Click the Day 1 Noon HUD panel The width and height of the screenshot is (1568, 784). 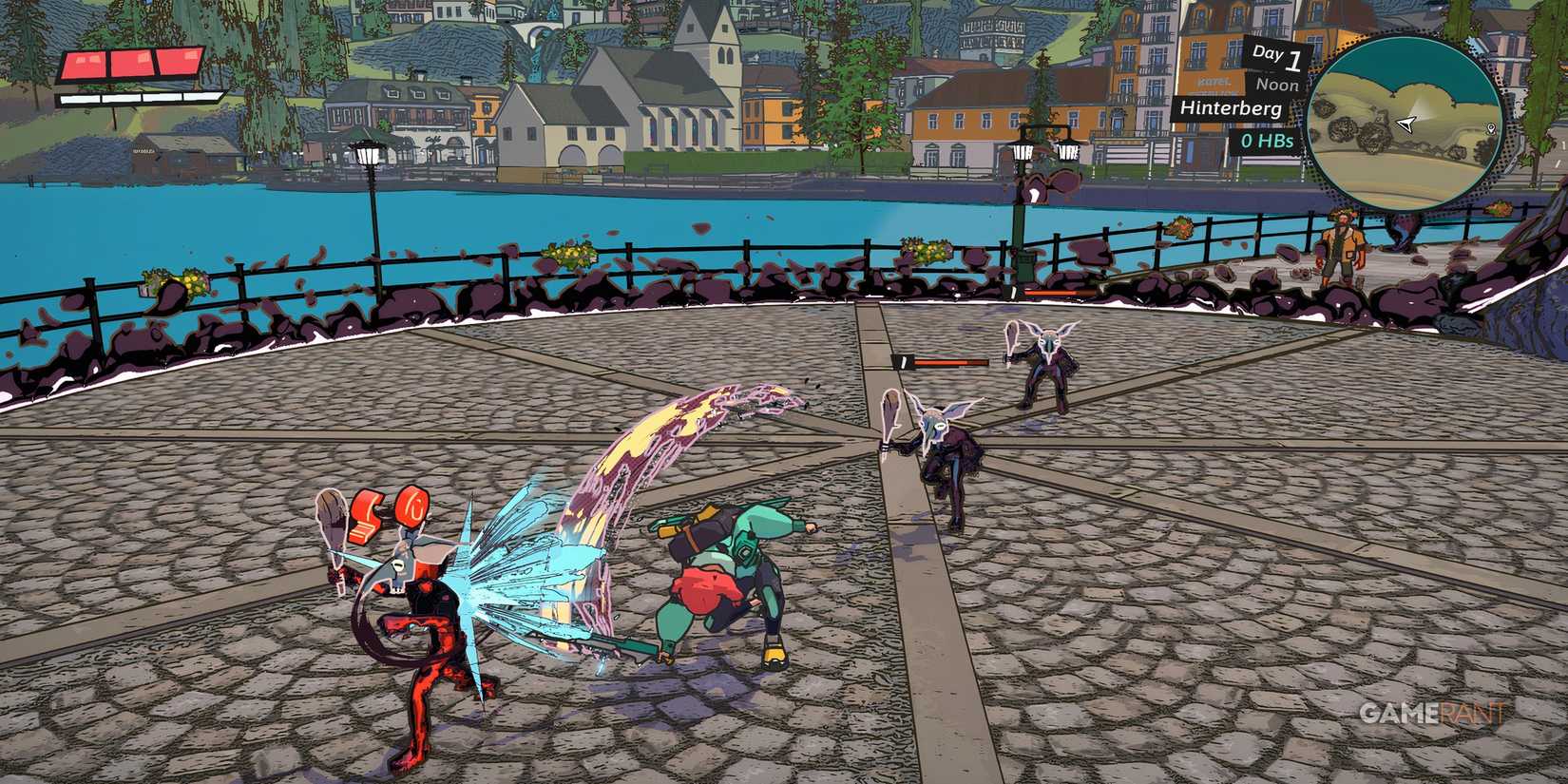[1273, 68]
